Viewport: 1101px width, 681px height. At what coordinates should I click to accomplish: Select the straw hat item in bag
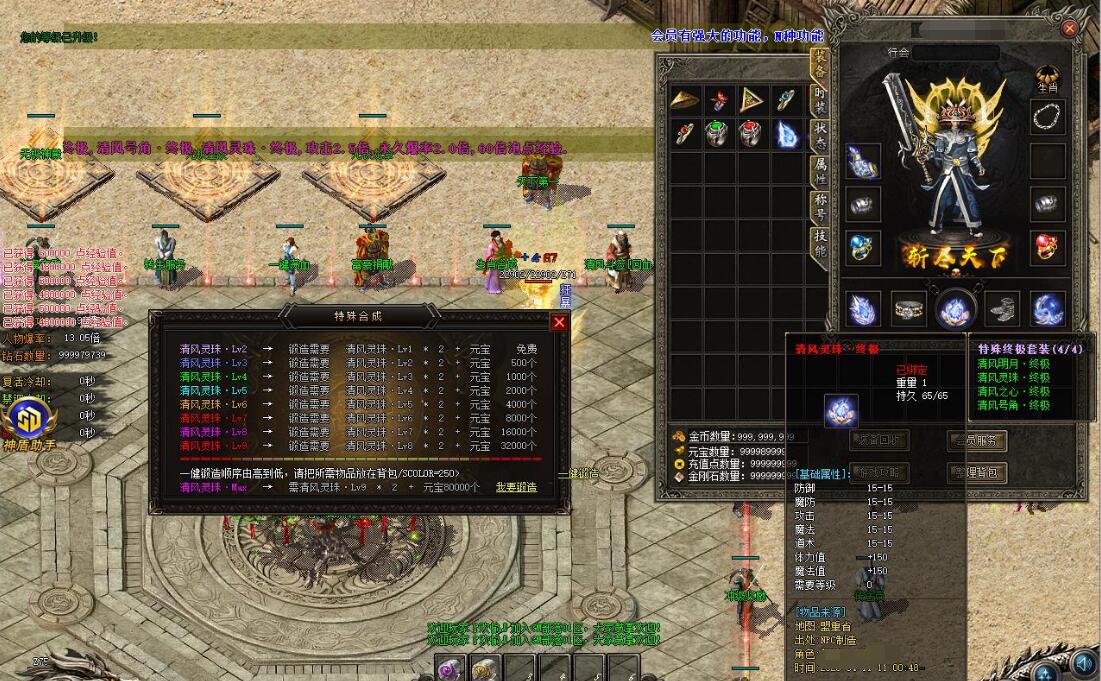pyautogui.click(x=685, y=100)
